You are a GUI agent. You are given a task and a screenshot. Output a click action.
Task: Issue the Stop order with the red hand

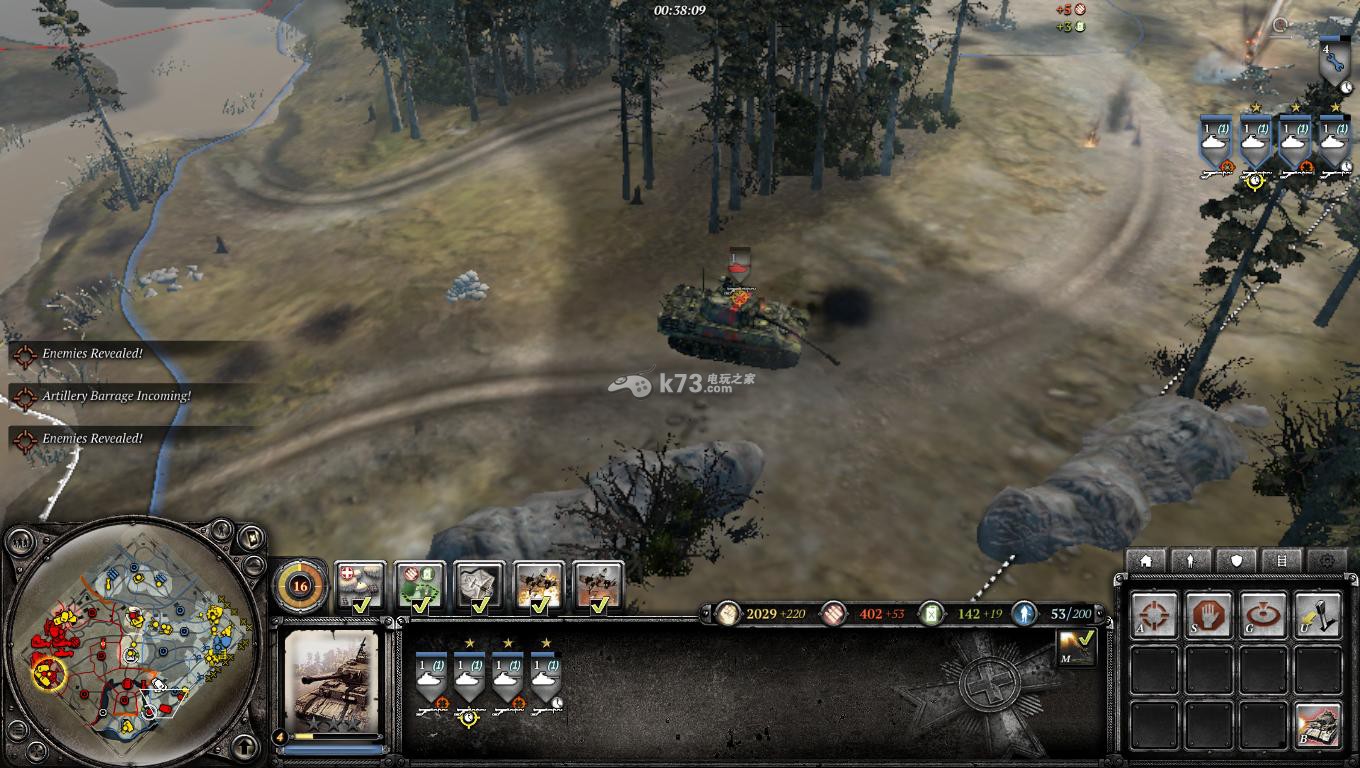point(1209,614)
